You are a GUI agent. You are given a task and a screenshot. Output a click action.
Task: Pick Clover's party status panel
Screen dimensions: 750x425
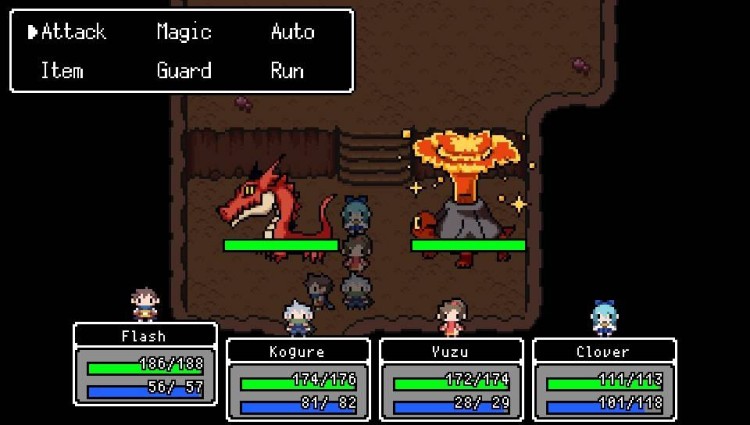tap(604, 379)
